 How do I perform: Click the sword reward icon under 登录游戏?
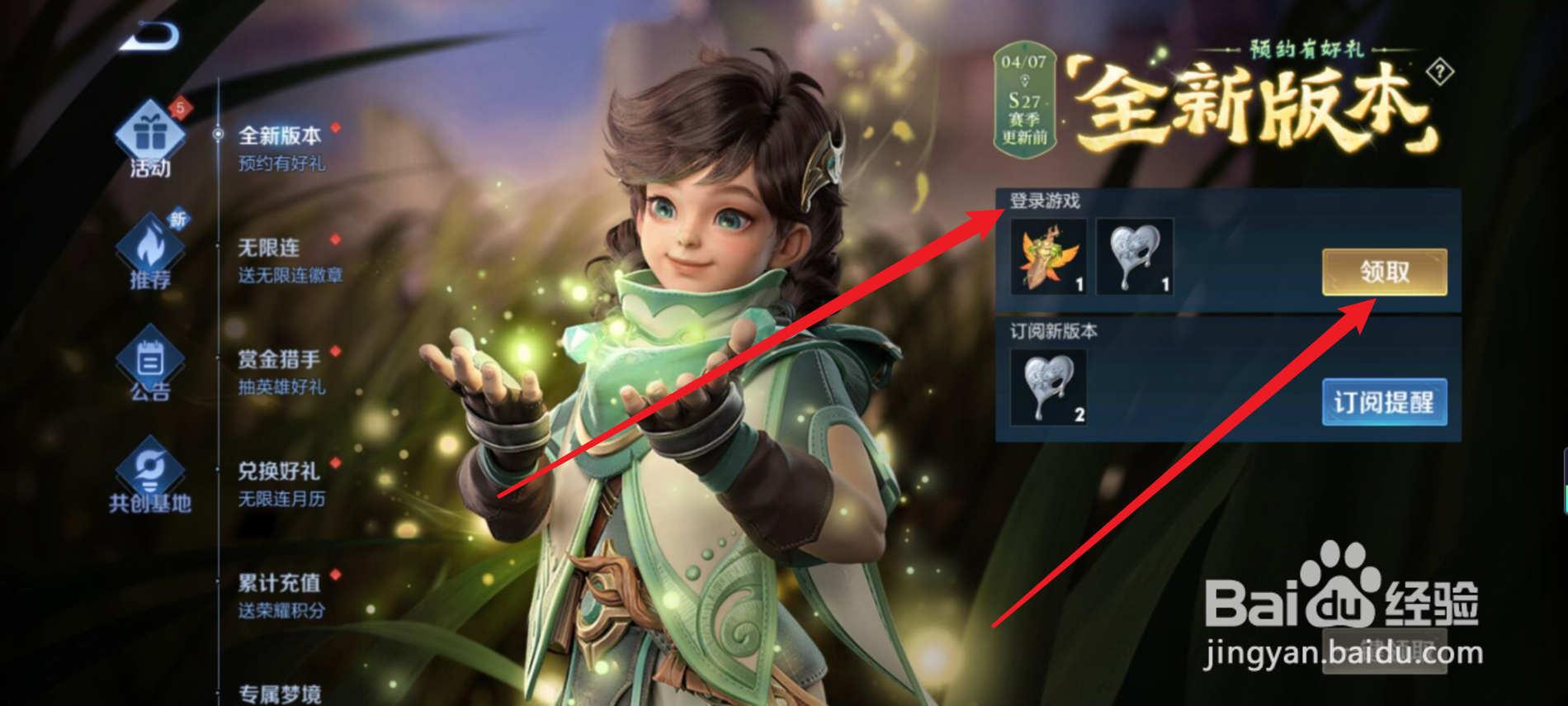coord(1049,258)
